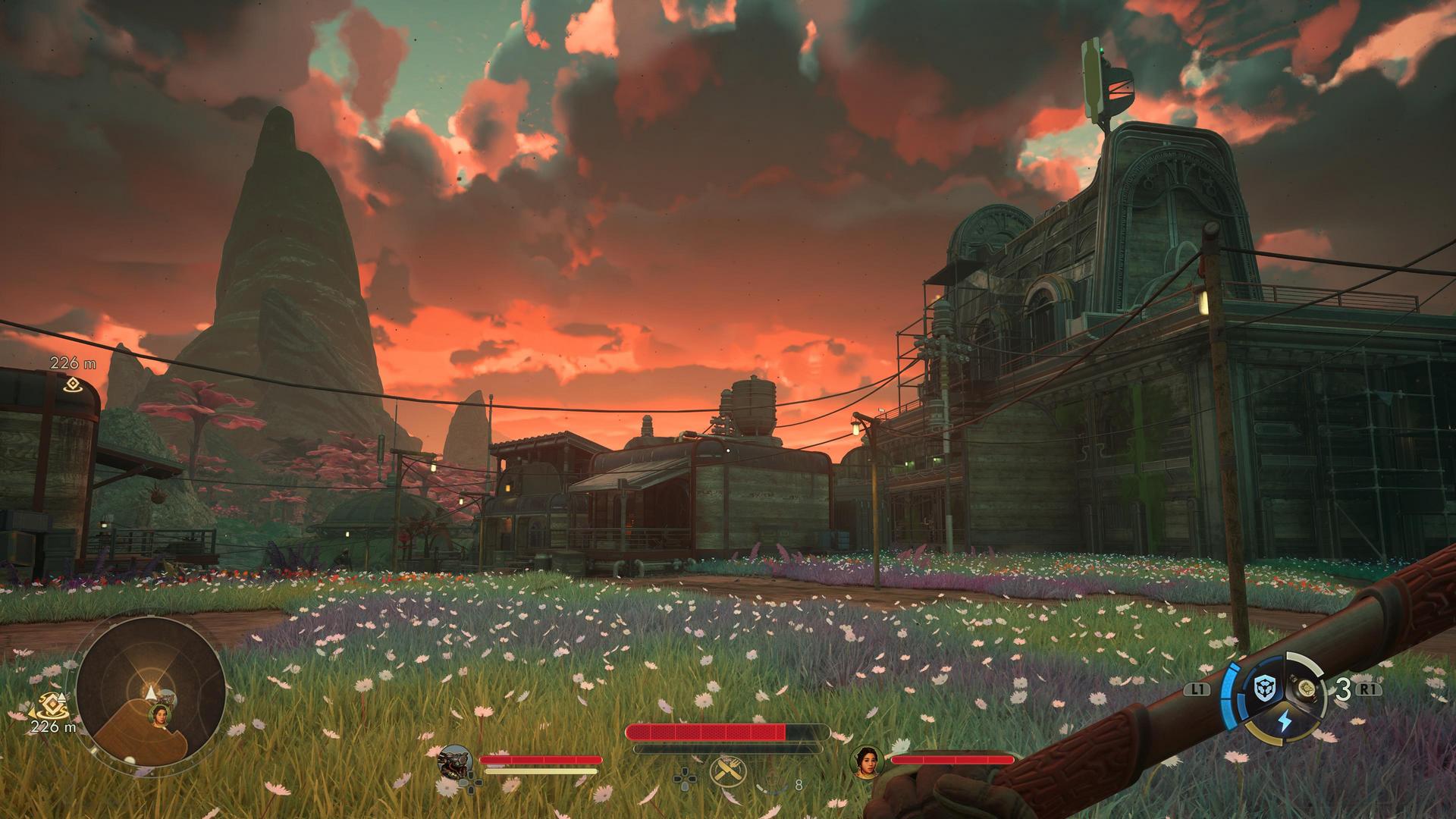Click the crossed knife and fork food icon
The width and height of the screenshot is (1456, 819).
(728, 773)
